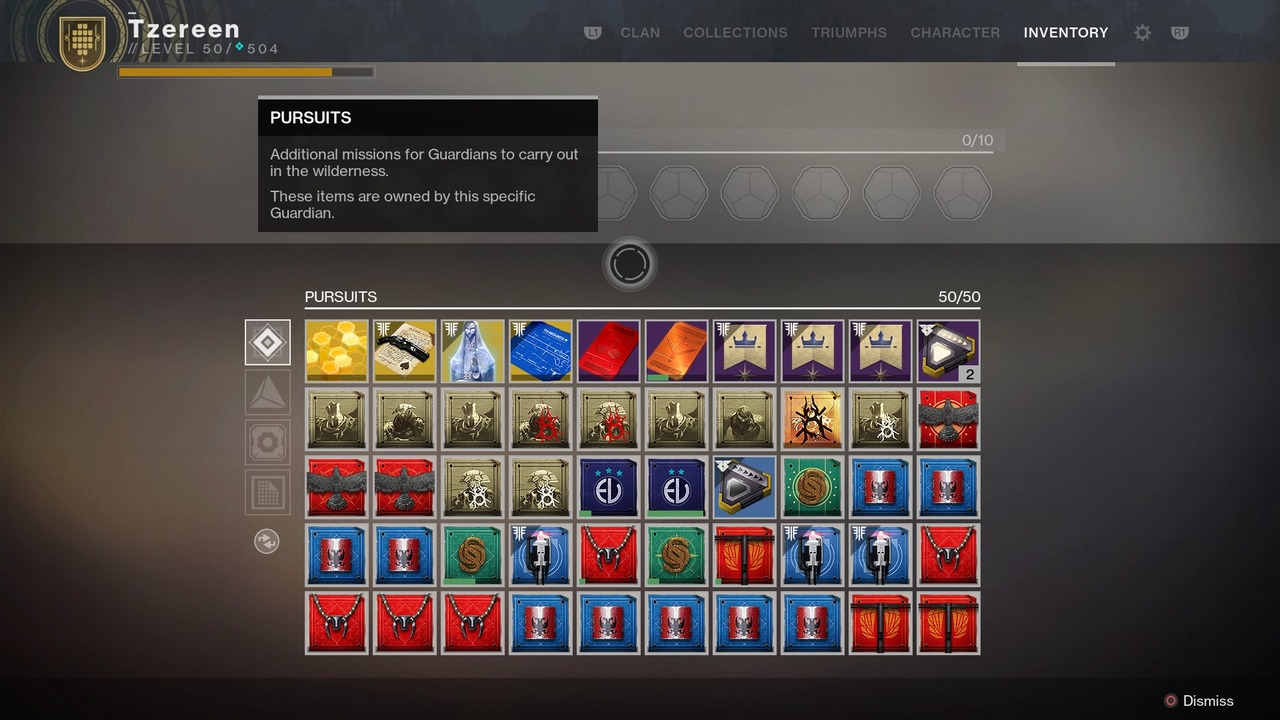Click the small round arrows icon in sidebar
This screenshot has height=720, width=1280.
267,542
